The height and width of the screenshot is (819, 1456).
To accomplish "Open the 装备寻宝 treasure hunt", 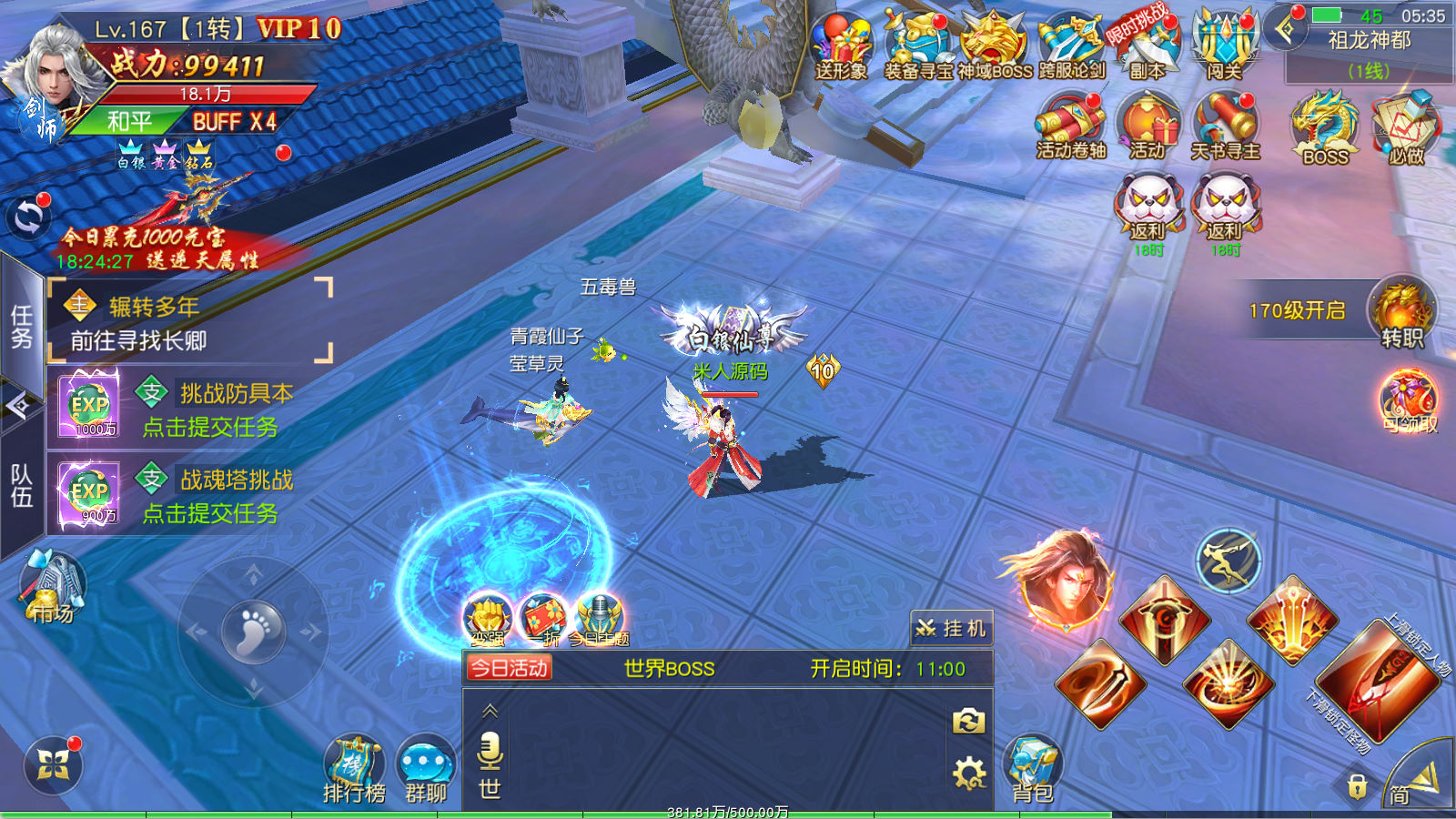I will pos(918,45).
